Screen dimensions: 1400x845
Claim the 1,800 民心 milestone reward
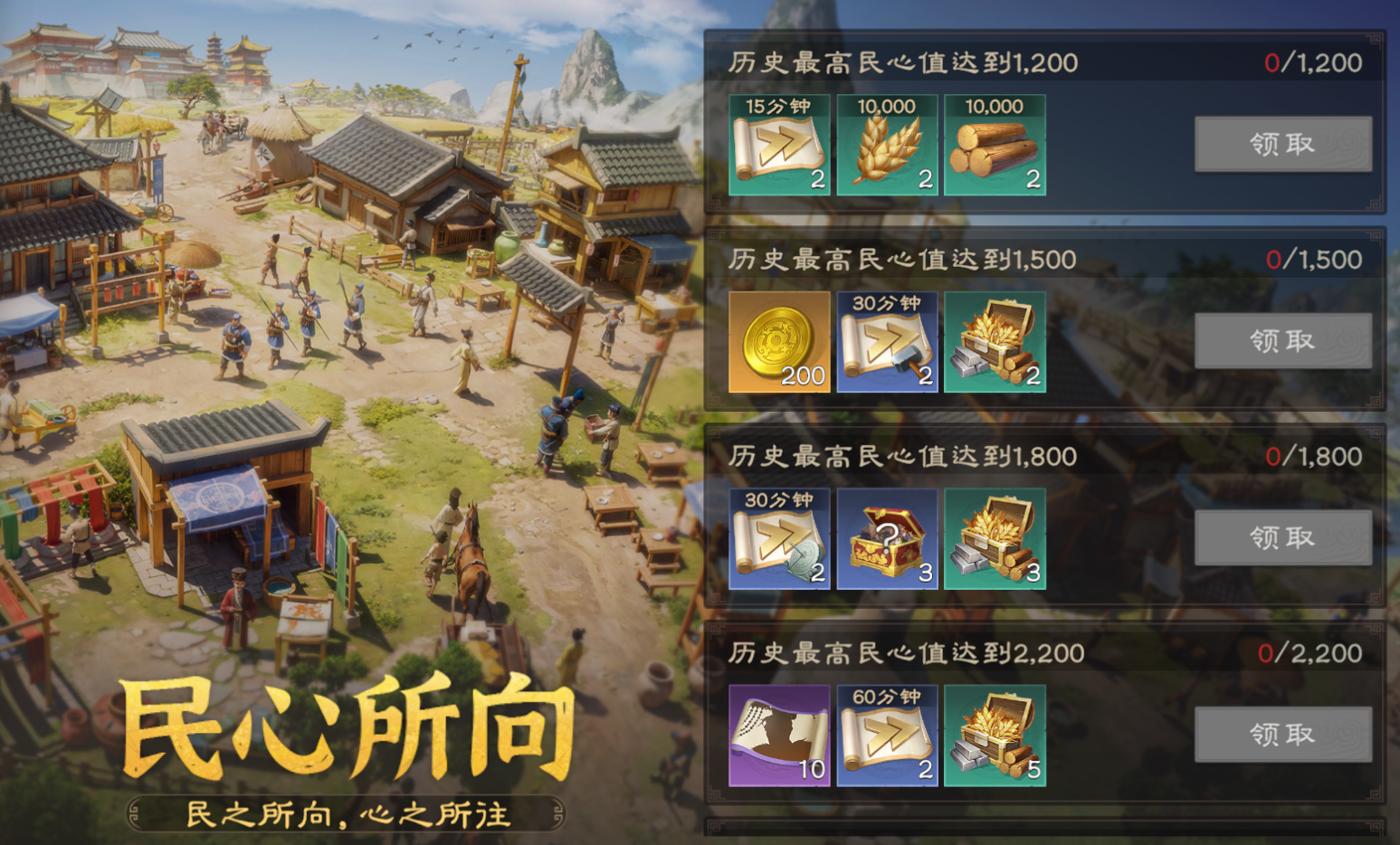point(1282,537)
